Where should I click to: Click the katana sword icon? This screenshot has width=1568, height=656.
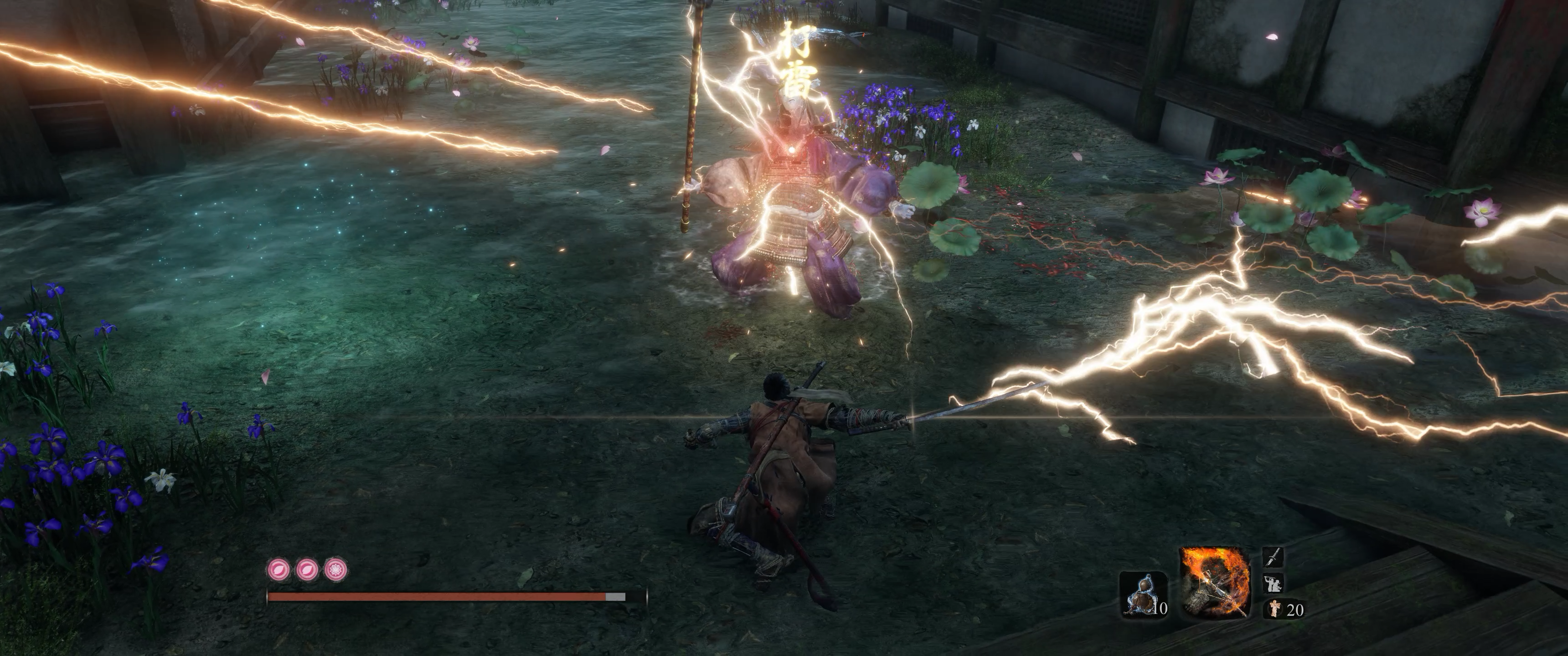point(1274,557)
